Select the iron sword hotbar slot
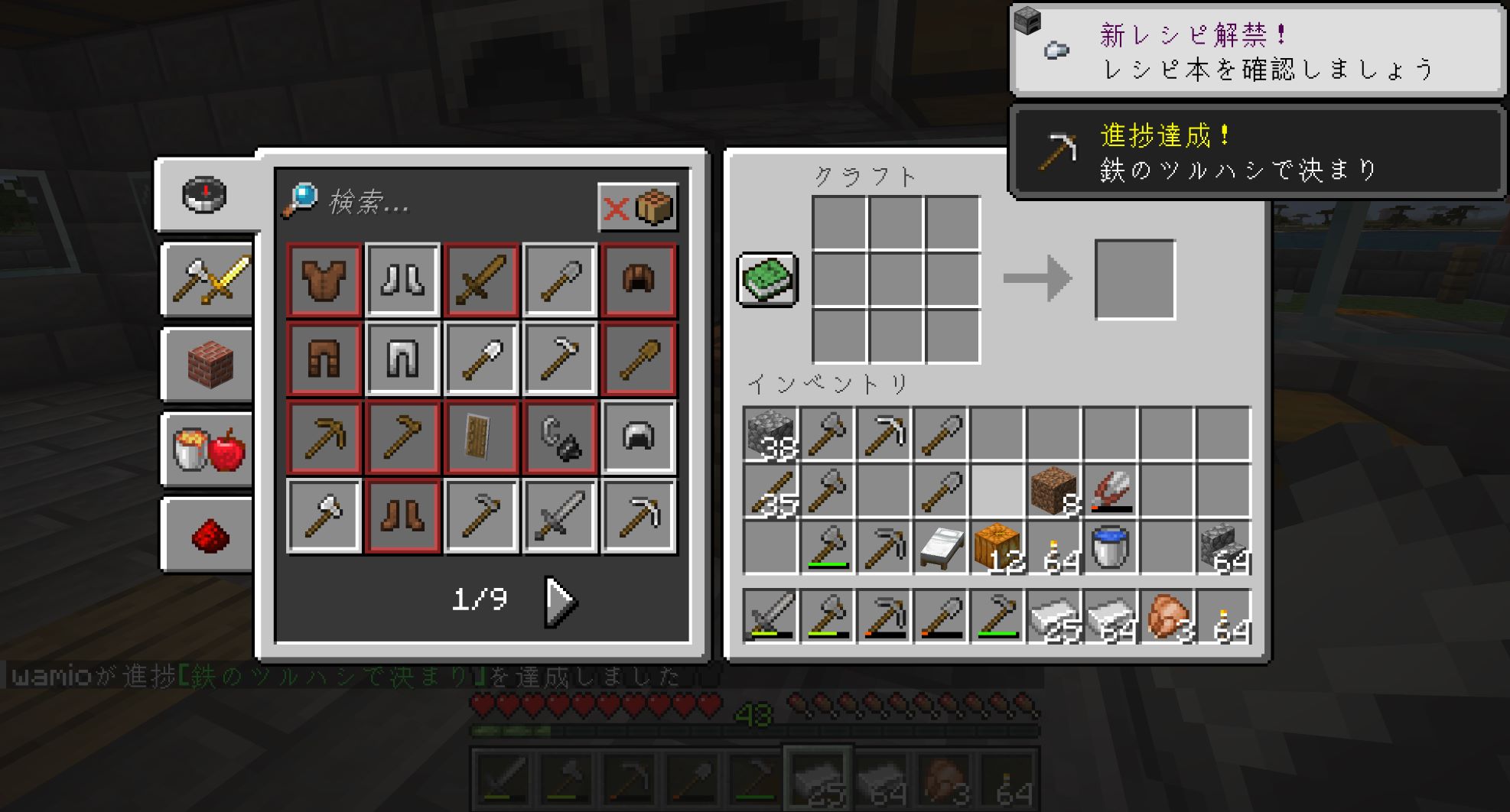1510x812 pixels. coord(770,615)
